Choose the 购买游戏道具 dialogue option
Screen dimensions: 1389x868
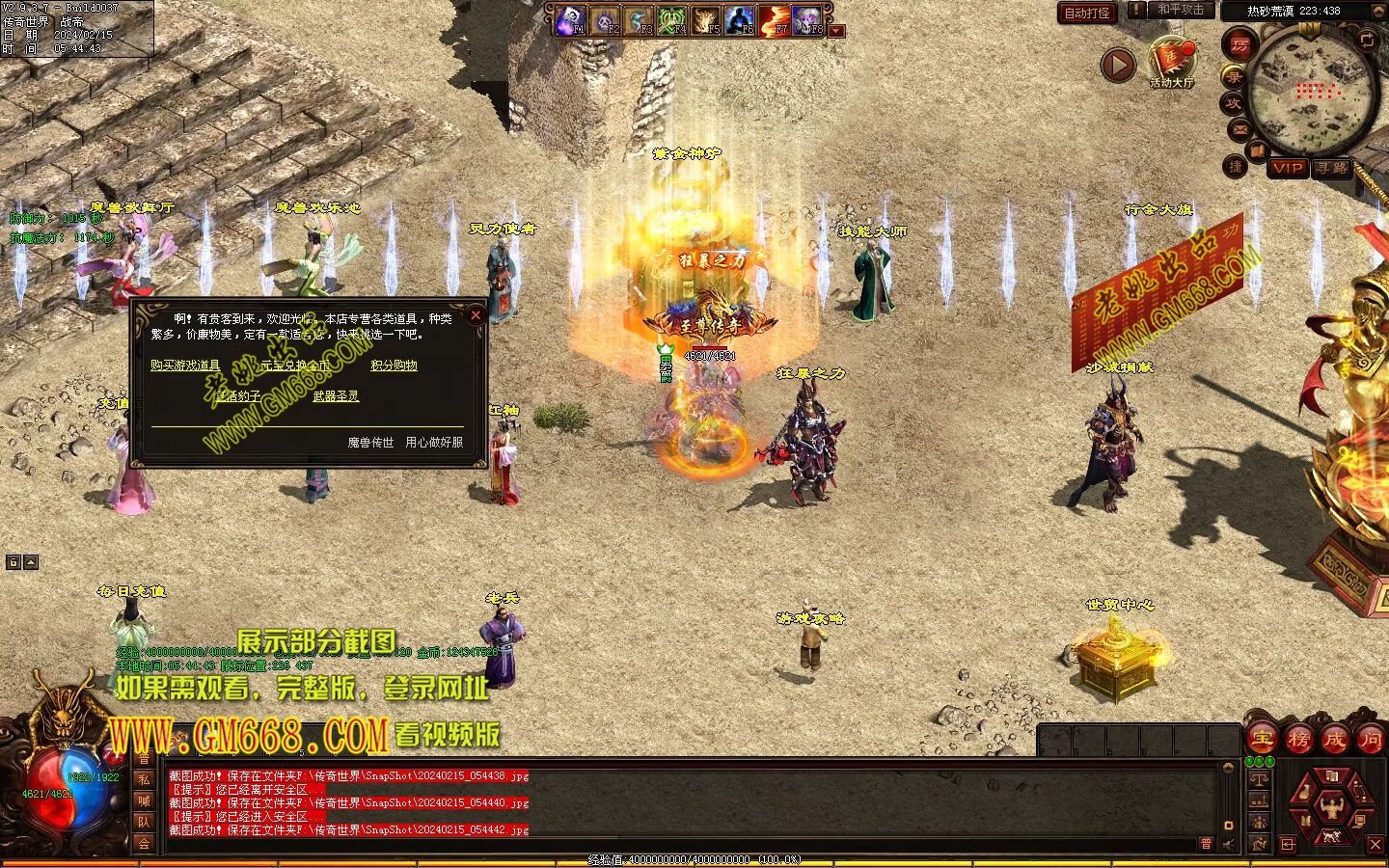tap(185, 366)
